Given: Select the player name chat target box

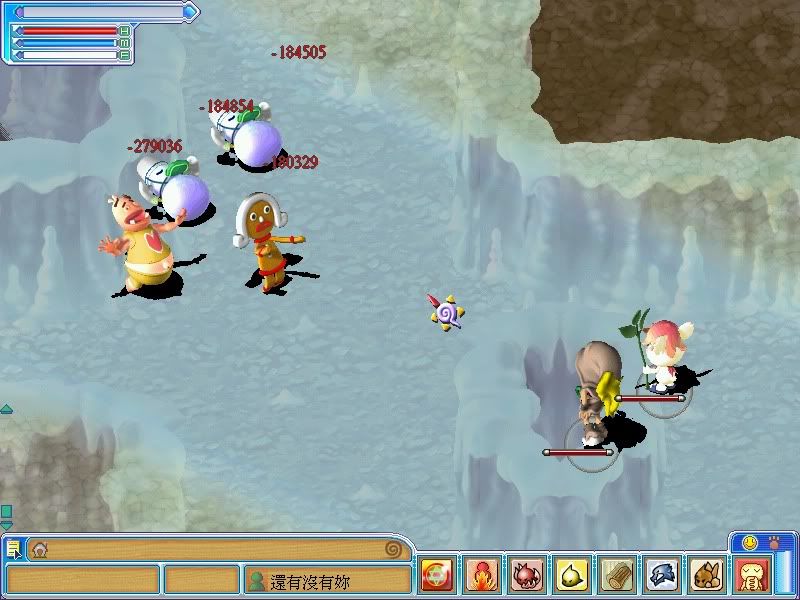Looking at the screenshot, I should click(x=328, y=581).
